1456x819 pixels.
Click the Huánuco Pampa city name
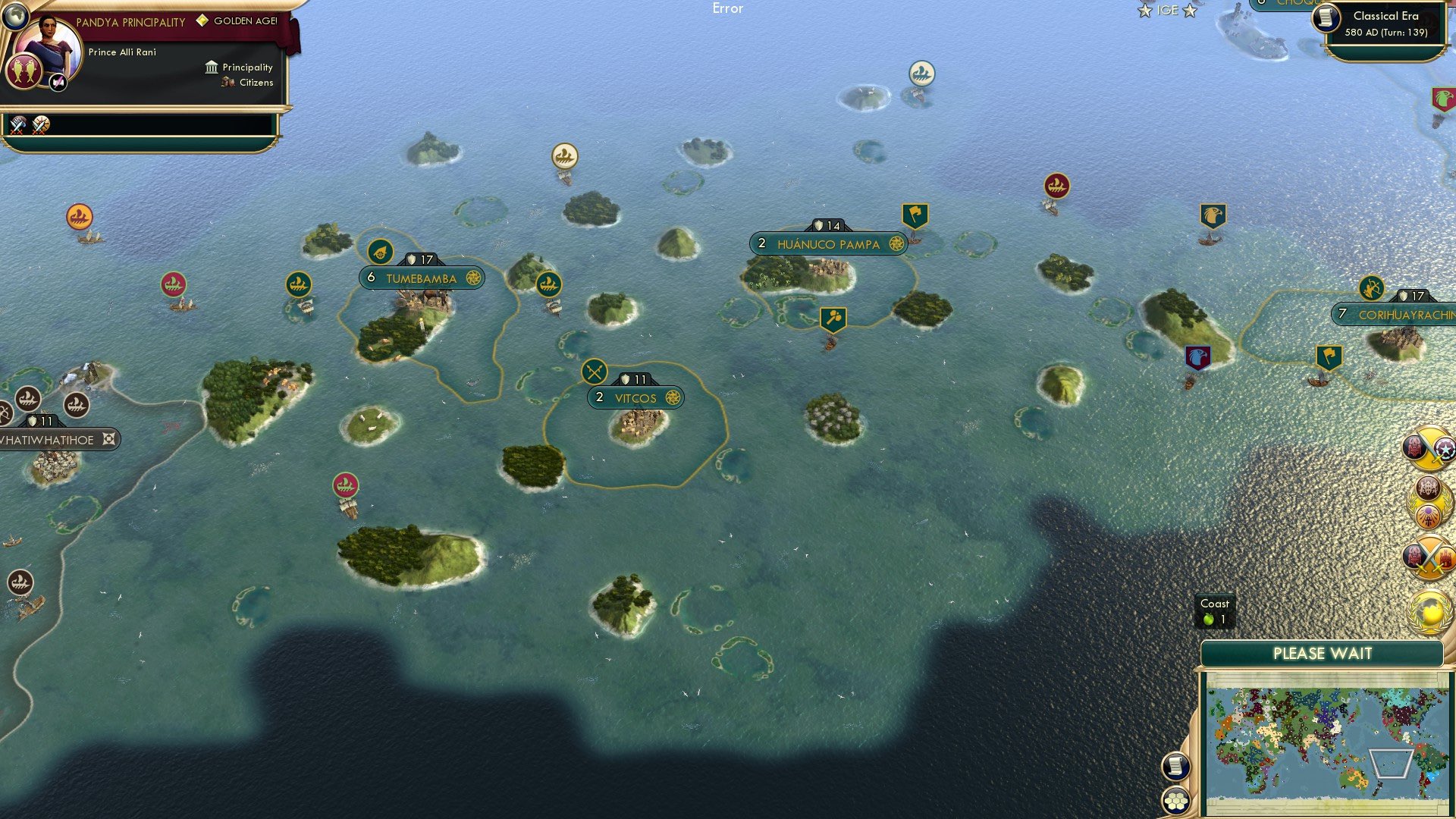(x=827, y=244)
